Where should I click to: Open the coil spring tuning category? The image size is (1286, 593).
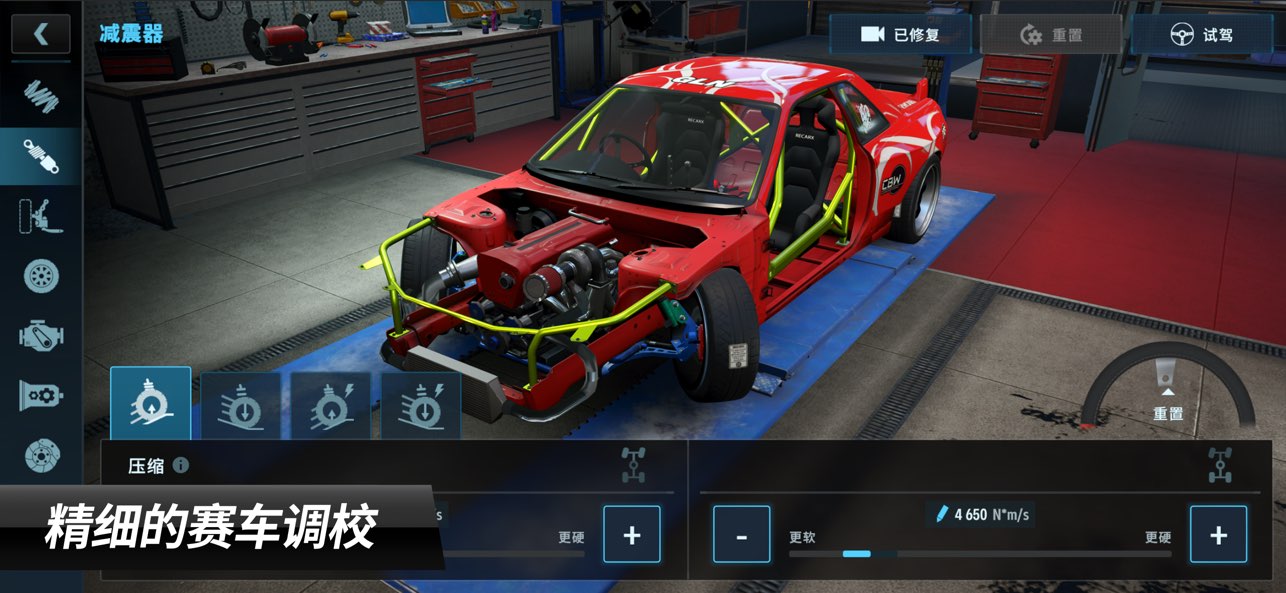point(41,95)
